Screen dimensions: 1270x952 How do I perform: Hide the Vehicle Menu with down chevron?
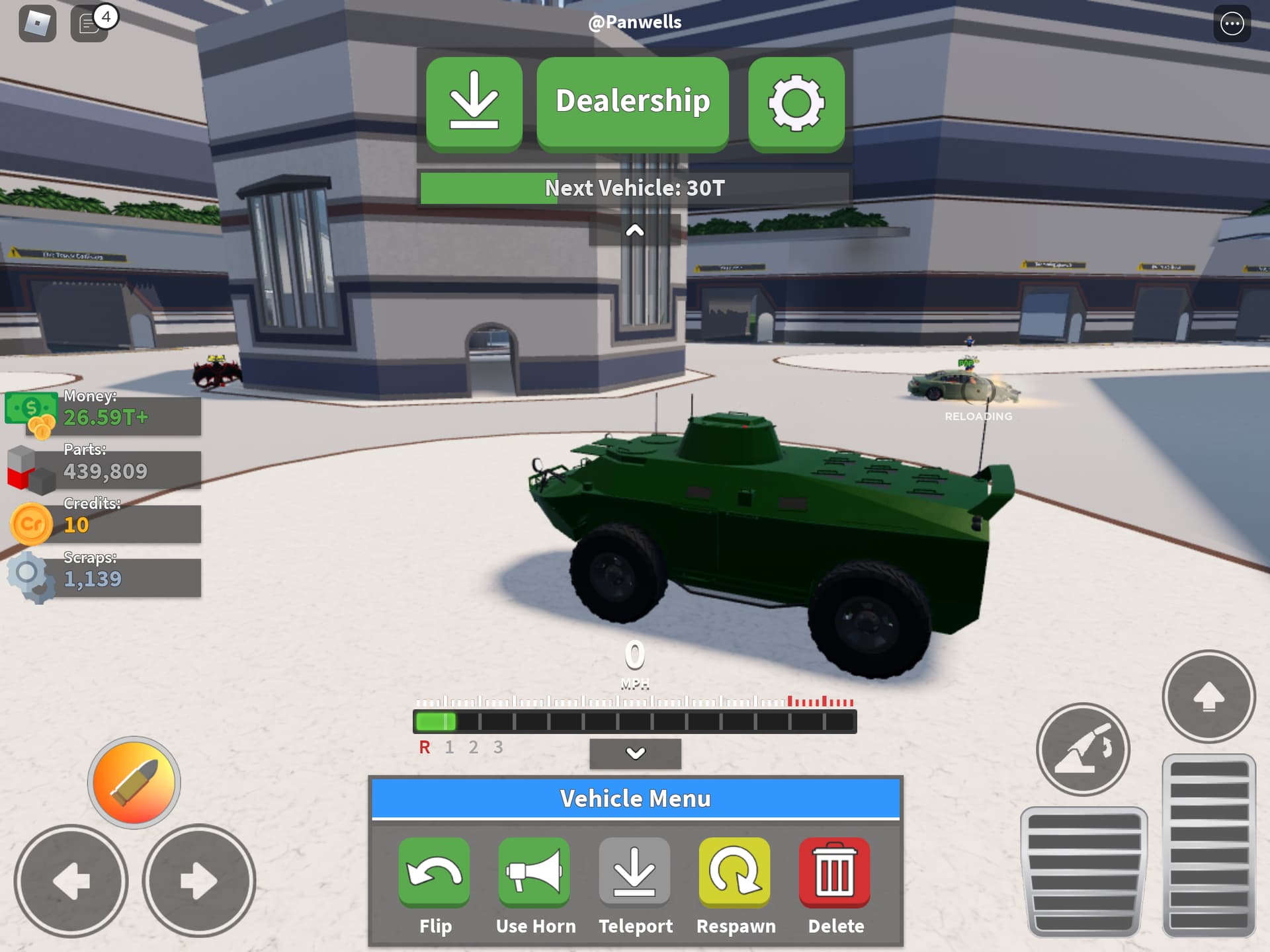(x=635, y=754)
